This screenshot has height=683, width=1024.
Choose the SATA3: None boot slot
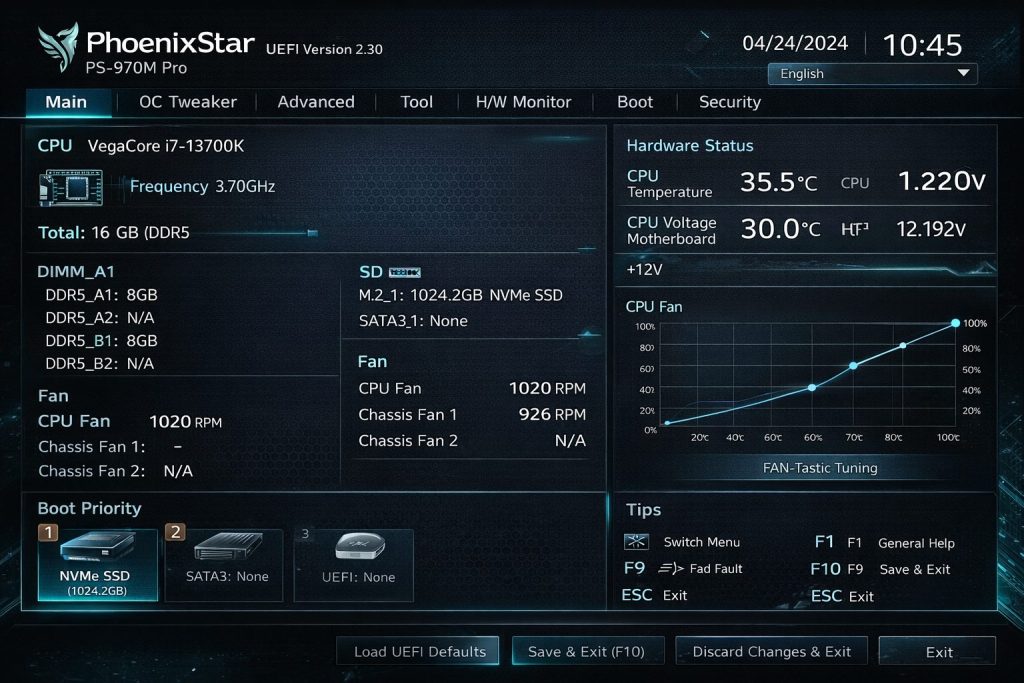pyautogui.click(x=224, y=565)
